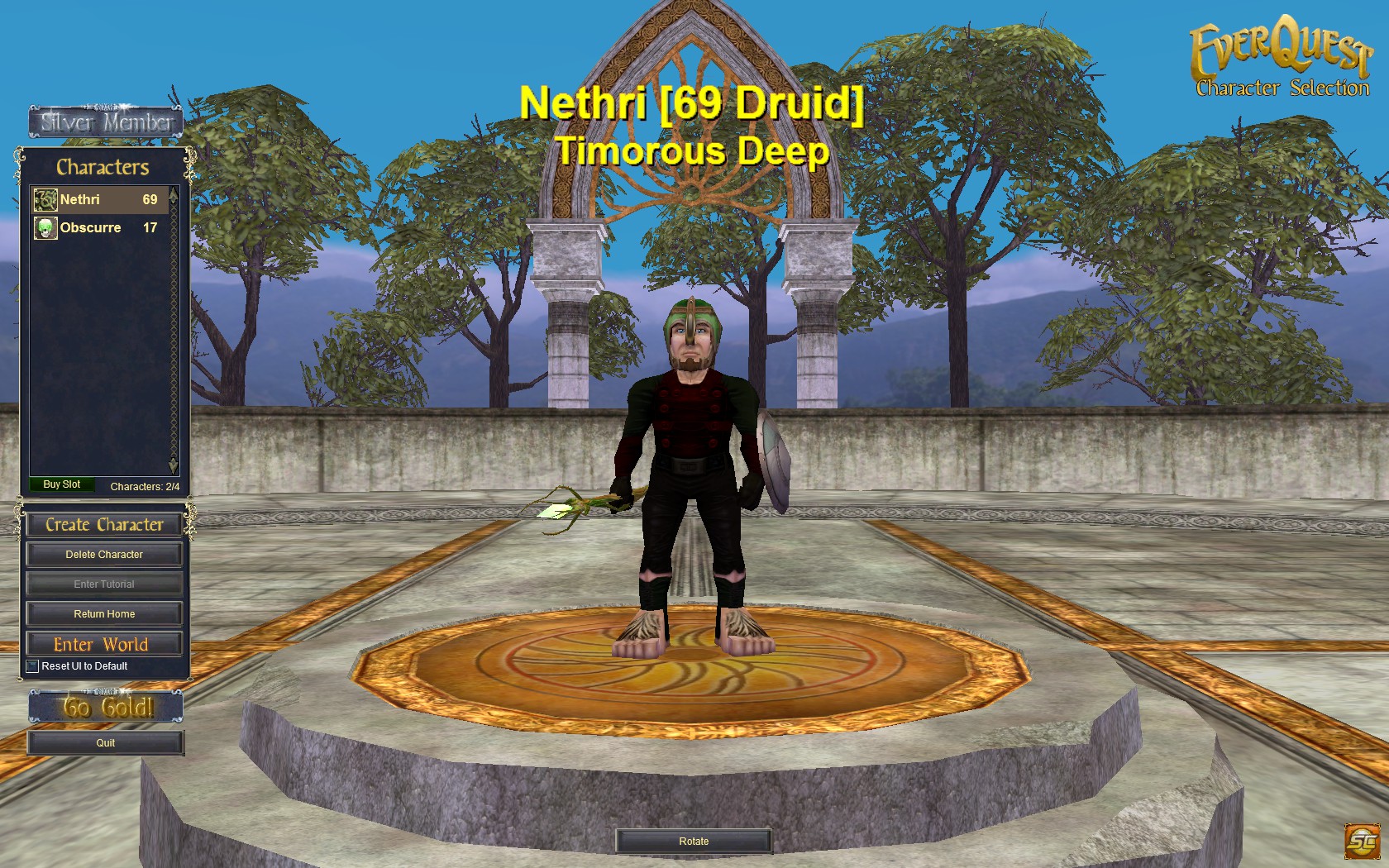Image resolution: width=1389 pixels, height=868 pixels.
Task: Click Enter World to play Nethri
Action: [104, 643]
